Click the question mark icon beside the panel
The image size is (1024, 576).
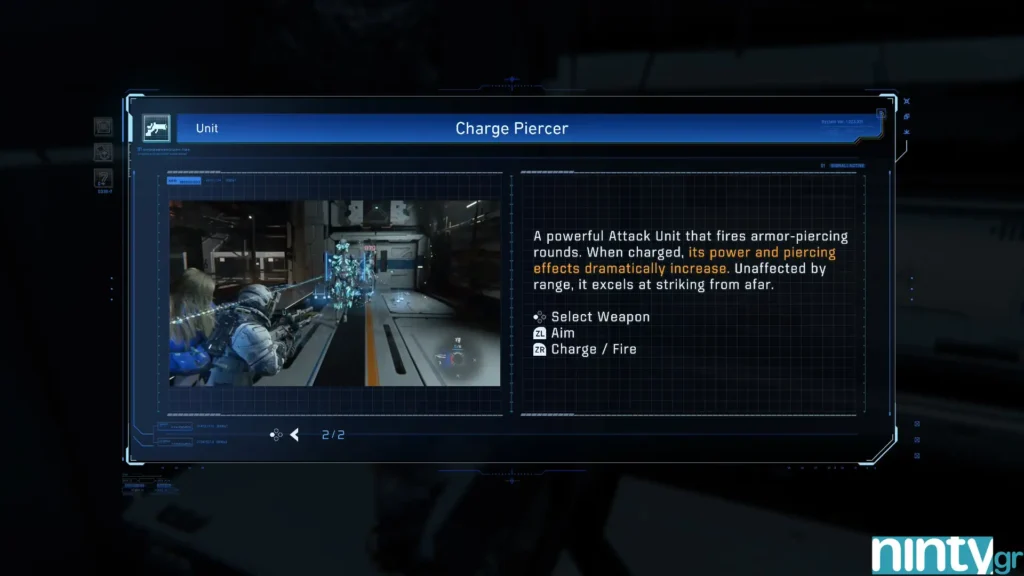coord(103,179)
